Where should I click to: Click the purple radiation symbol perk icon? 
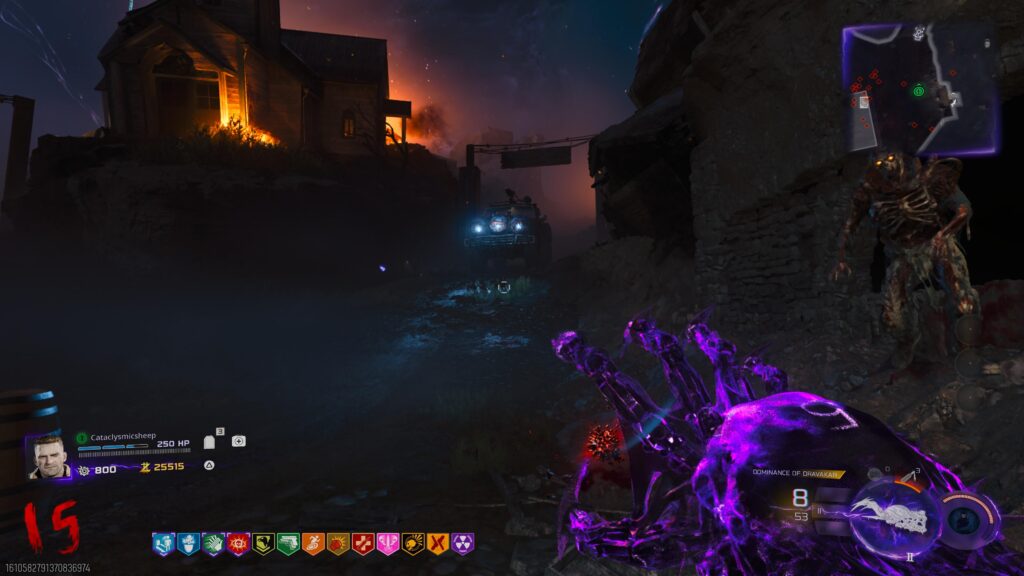[x=463, y=544]
